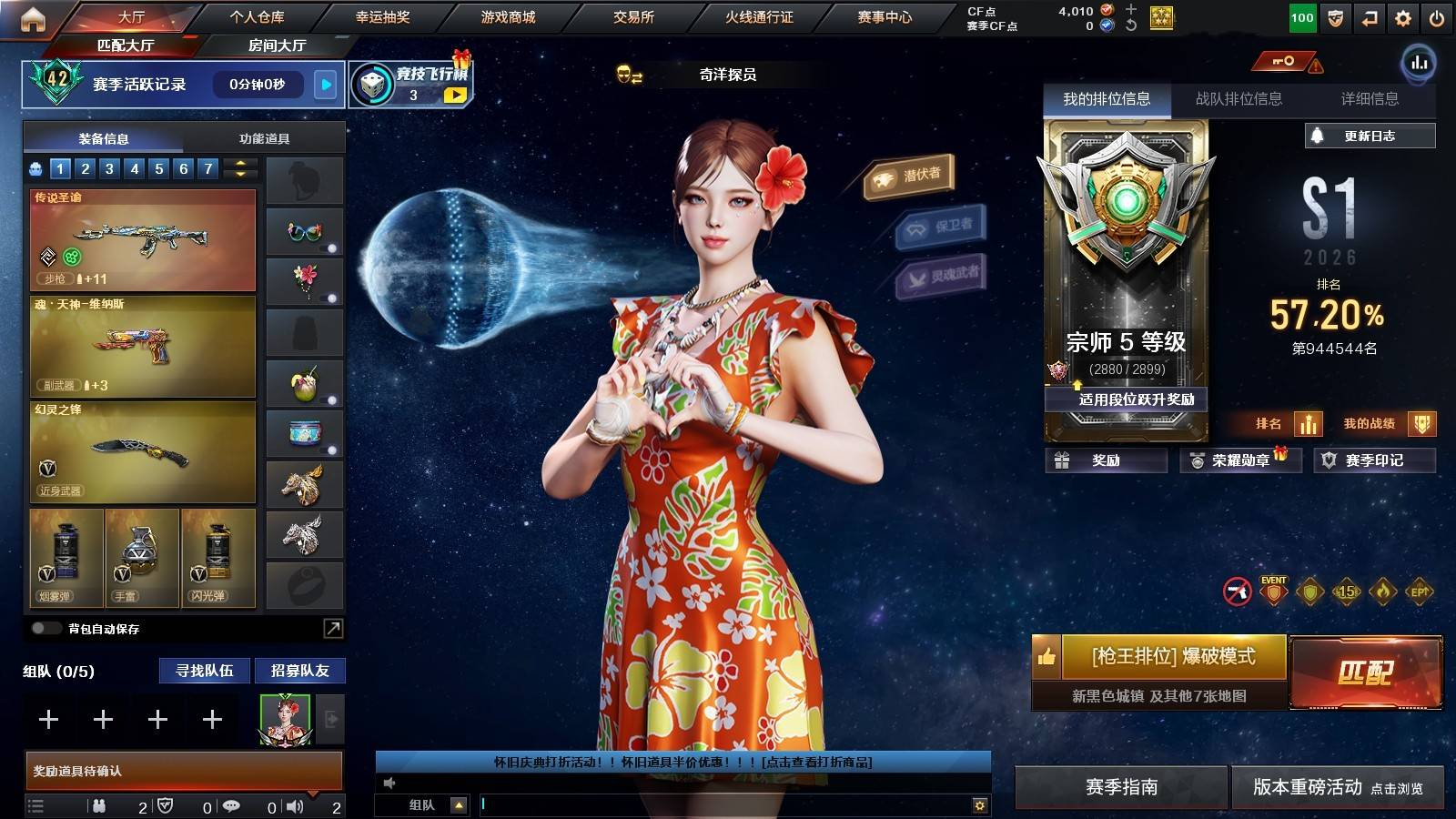Open the friends icon in the bottom status bar
The image size is (1456, 819).
point(100,805)
